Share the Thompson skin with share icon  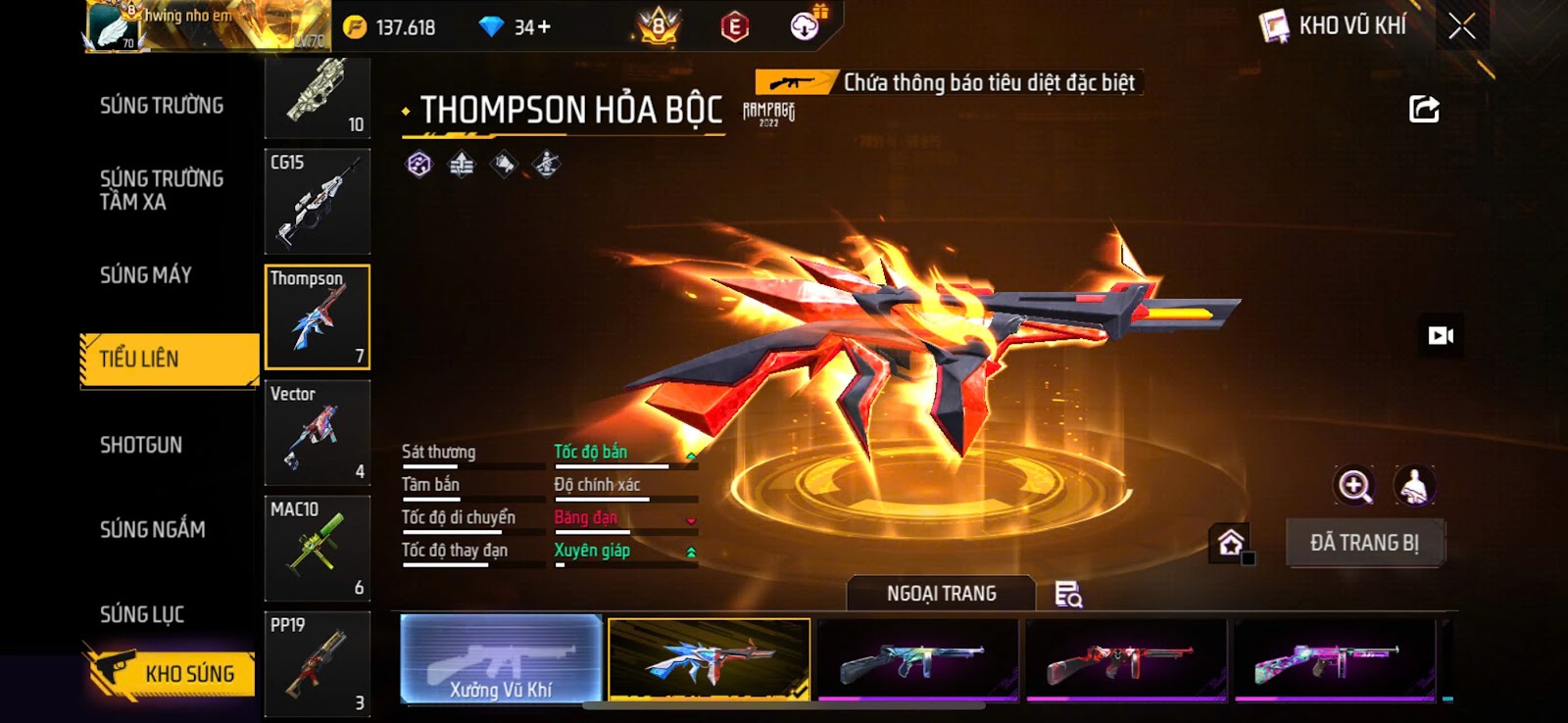point(1424,109)
